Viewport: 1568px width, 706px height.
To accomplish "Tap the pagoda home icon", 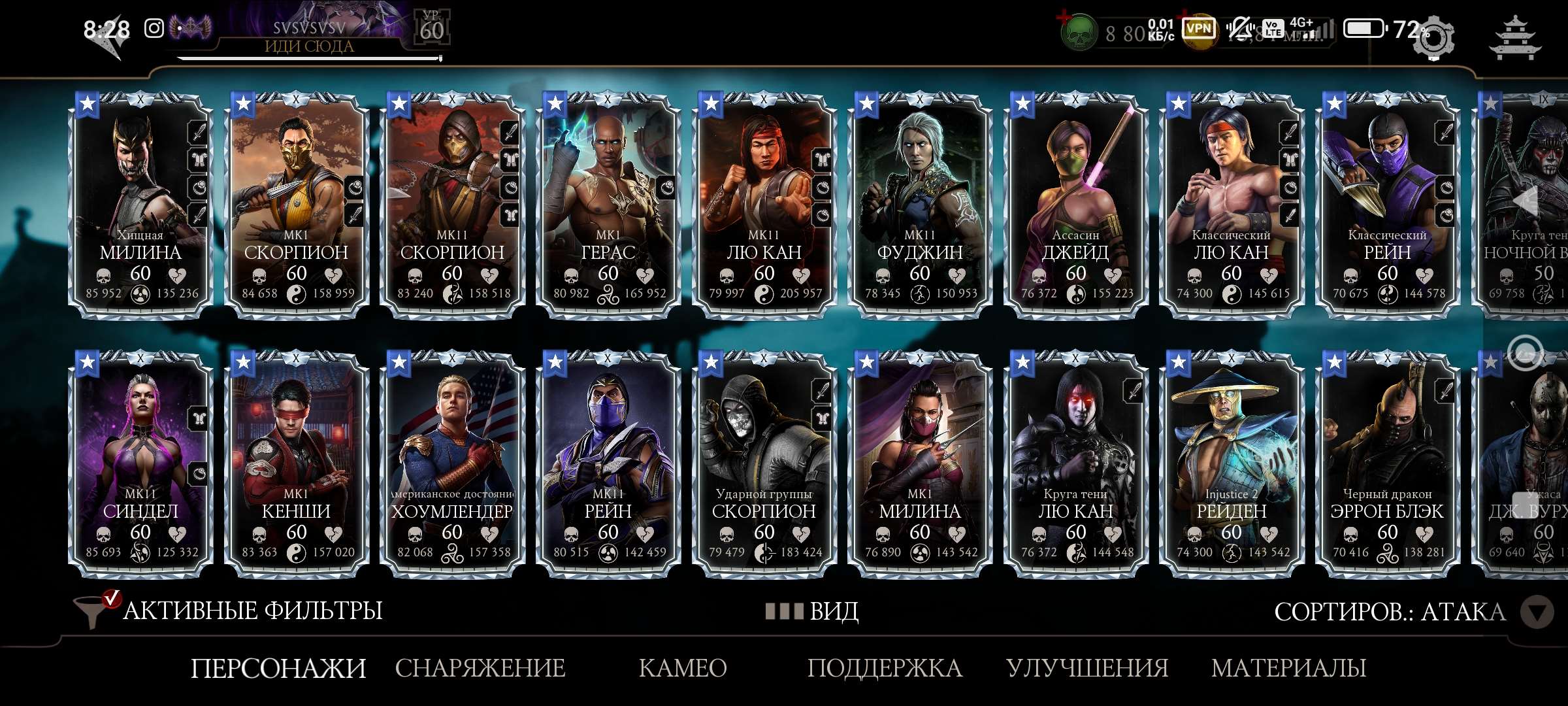I will pos(1514,38).
